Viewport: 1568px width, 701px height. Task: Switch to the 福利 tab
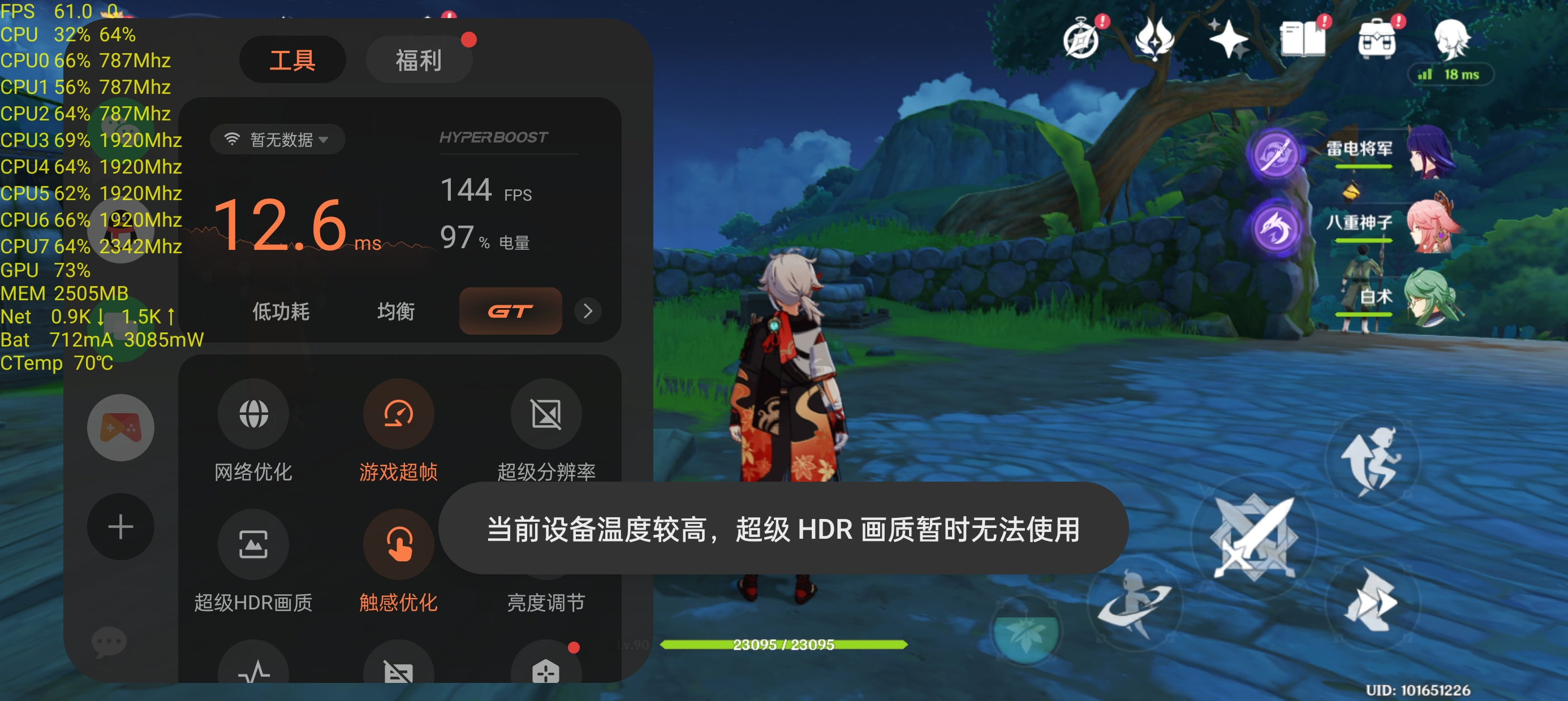(419, 59)
